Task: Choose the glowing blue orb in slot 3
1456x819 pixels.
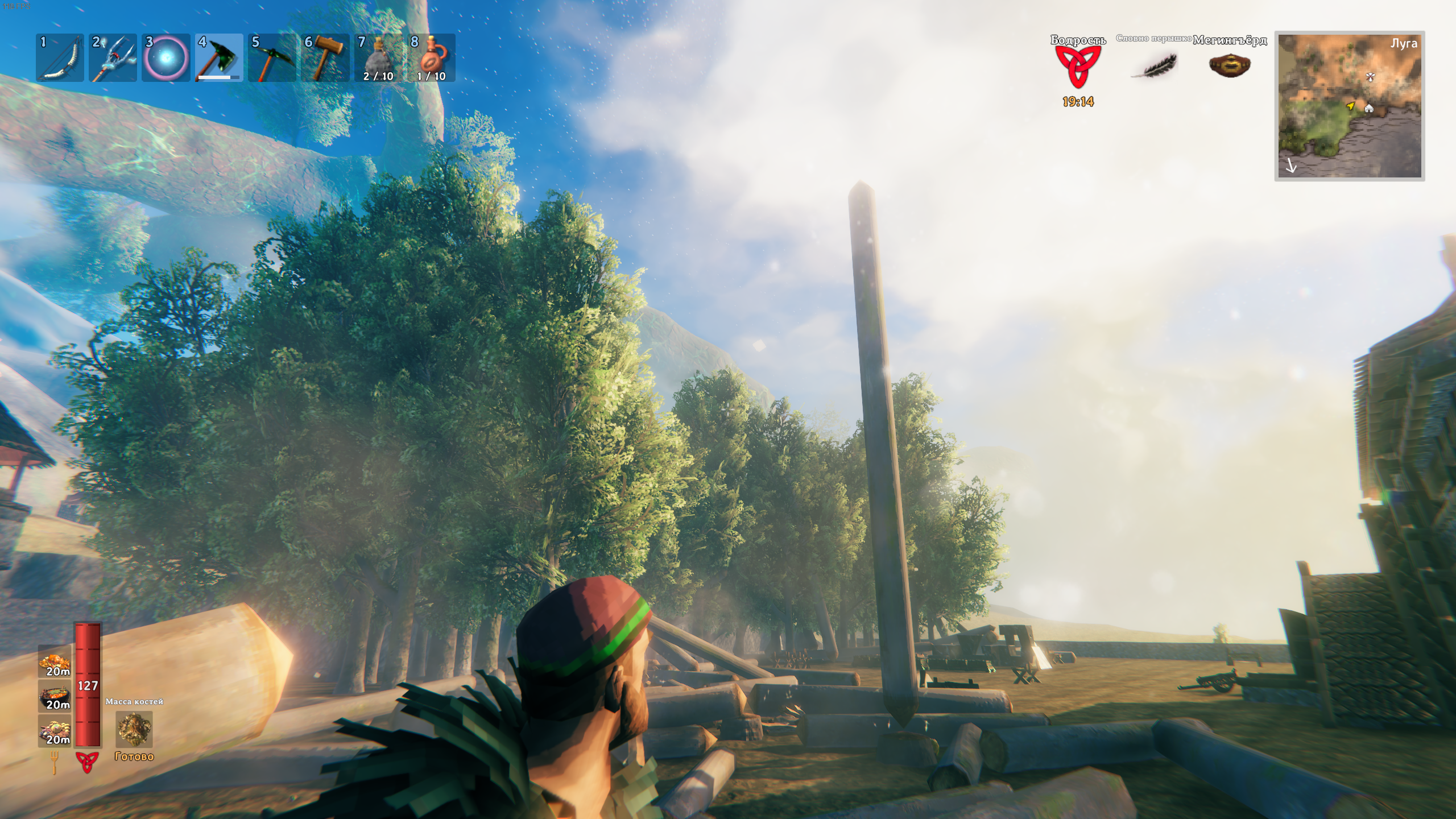Action: coord(166,58)
